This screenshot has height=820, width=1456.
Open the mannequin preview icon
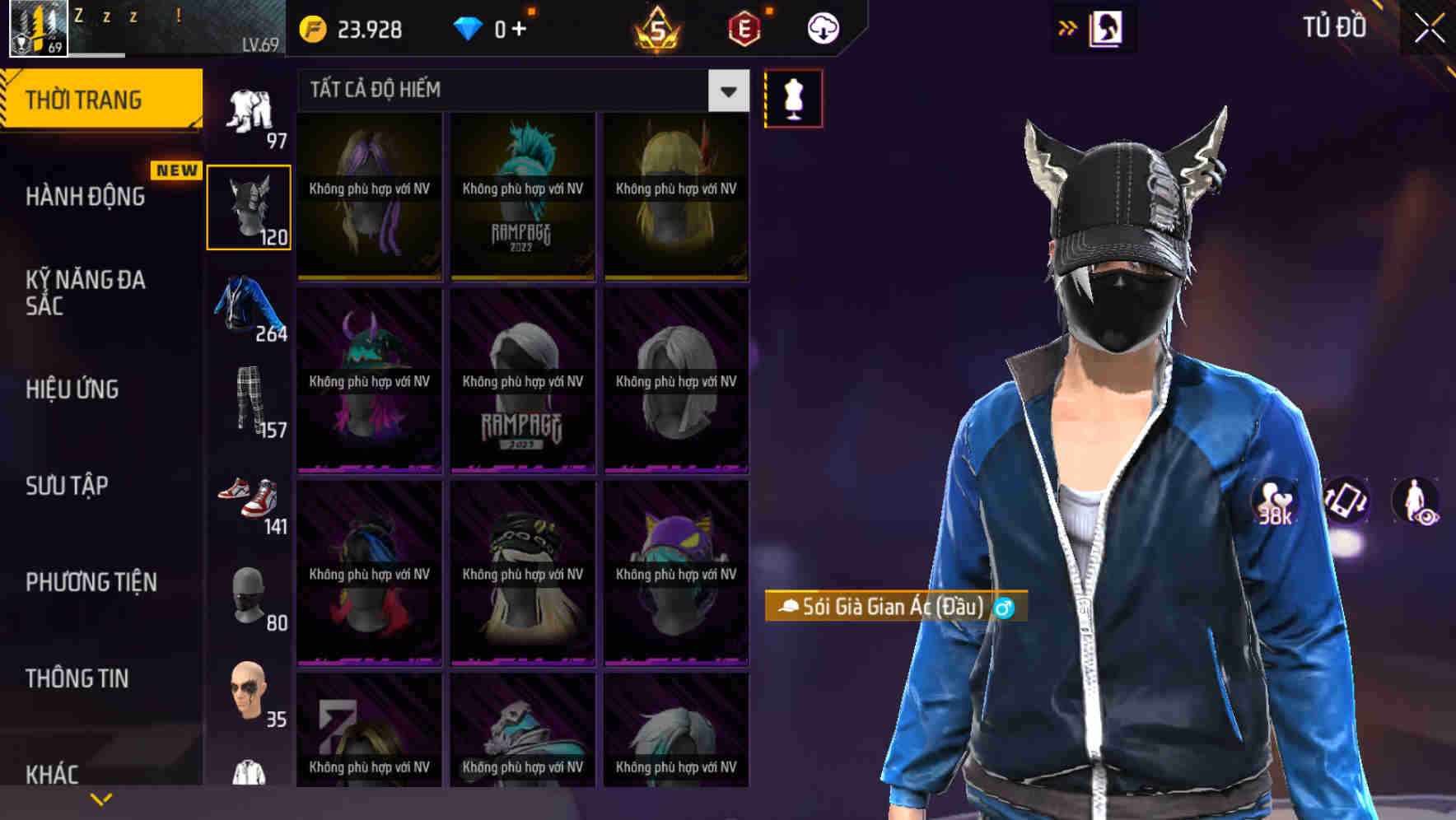pyautogui.click(x=793, y=97)
